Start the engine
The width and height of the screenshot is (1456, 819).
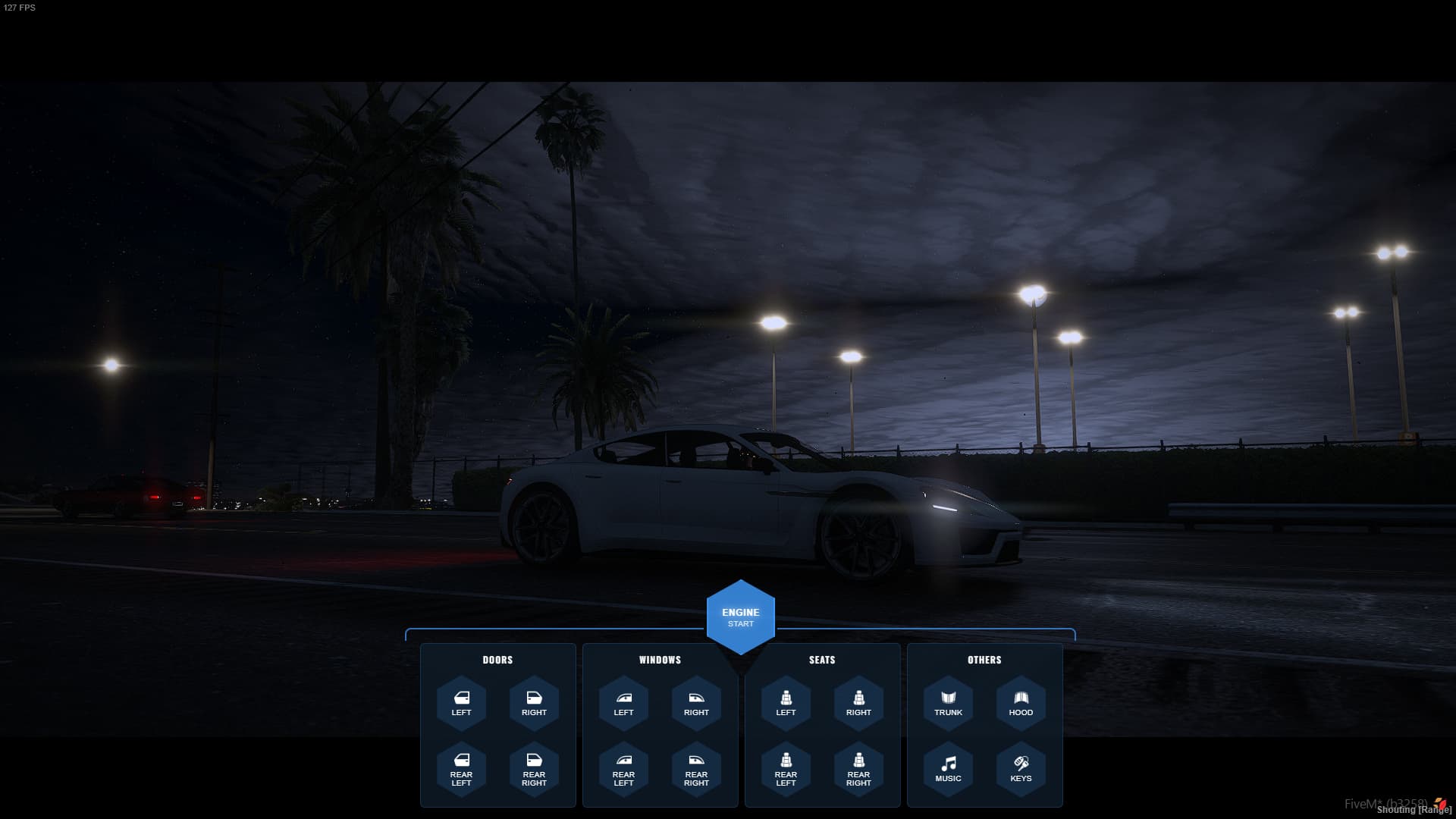click(x=740, y=617)
